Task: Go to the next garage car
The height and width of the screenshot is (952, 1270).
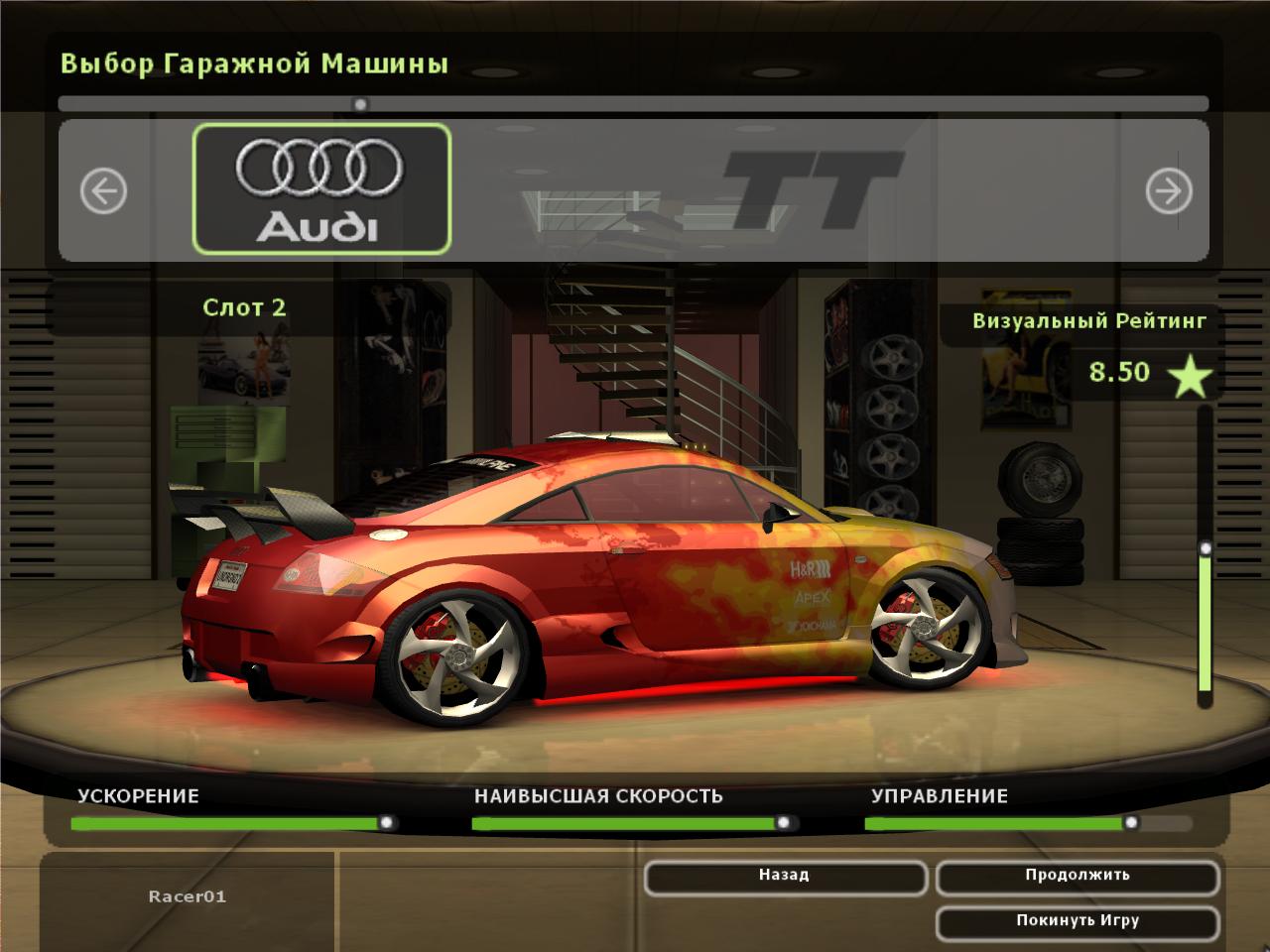Action: [x=1168, y=190]
